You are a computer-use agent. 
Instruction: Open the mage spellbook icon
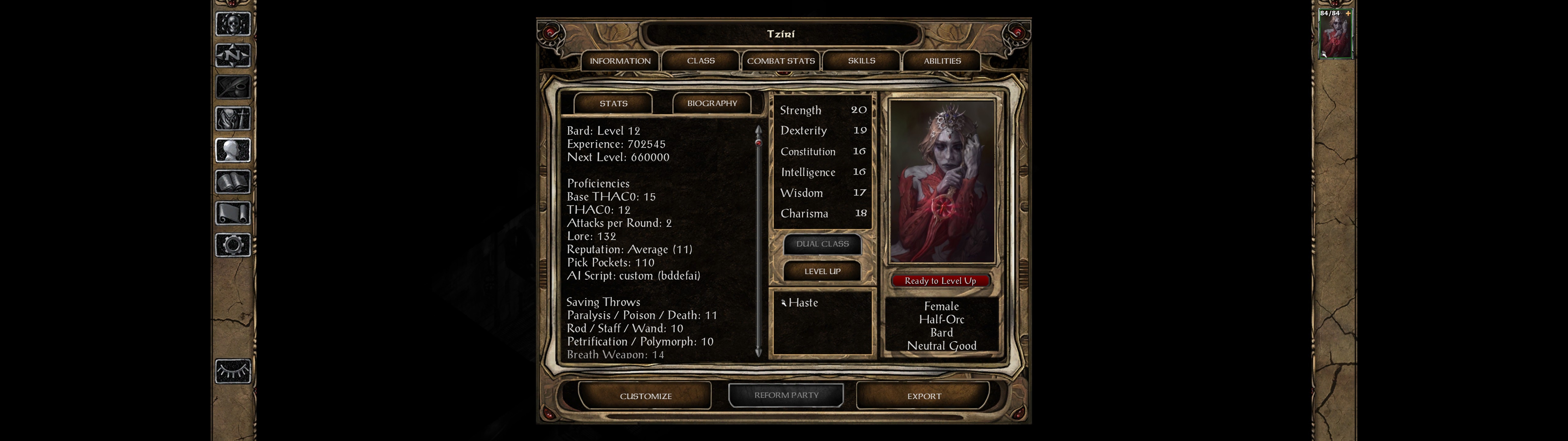click(232, 182)
